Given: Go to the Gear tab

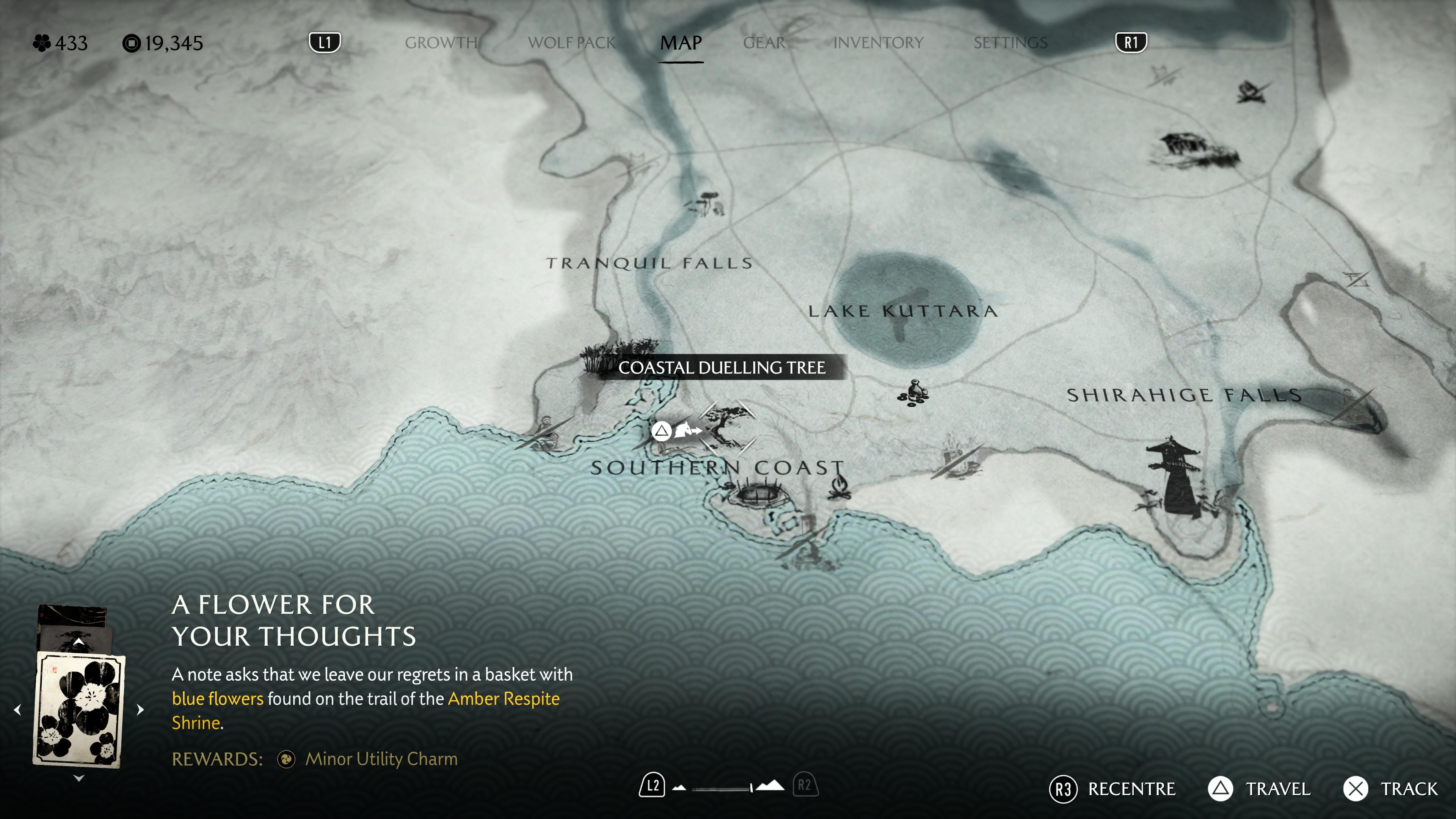Looking at the screenshot, I should pos(764,43).
